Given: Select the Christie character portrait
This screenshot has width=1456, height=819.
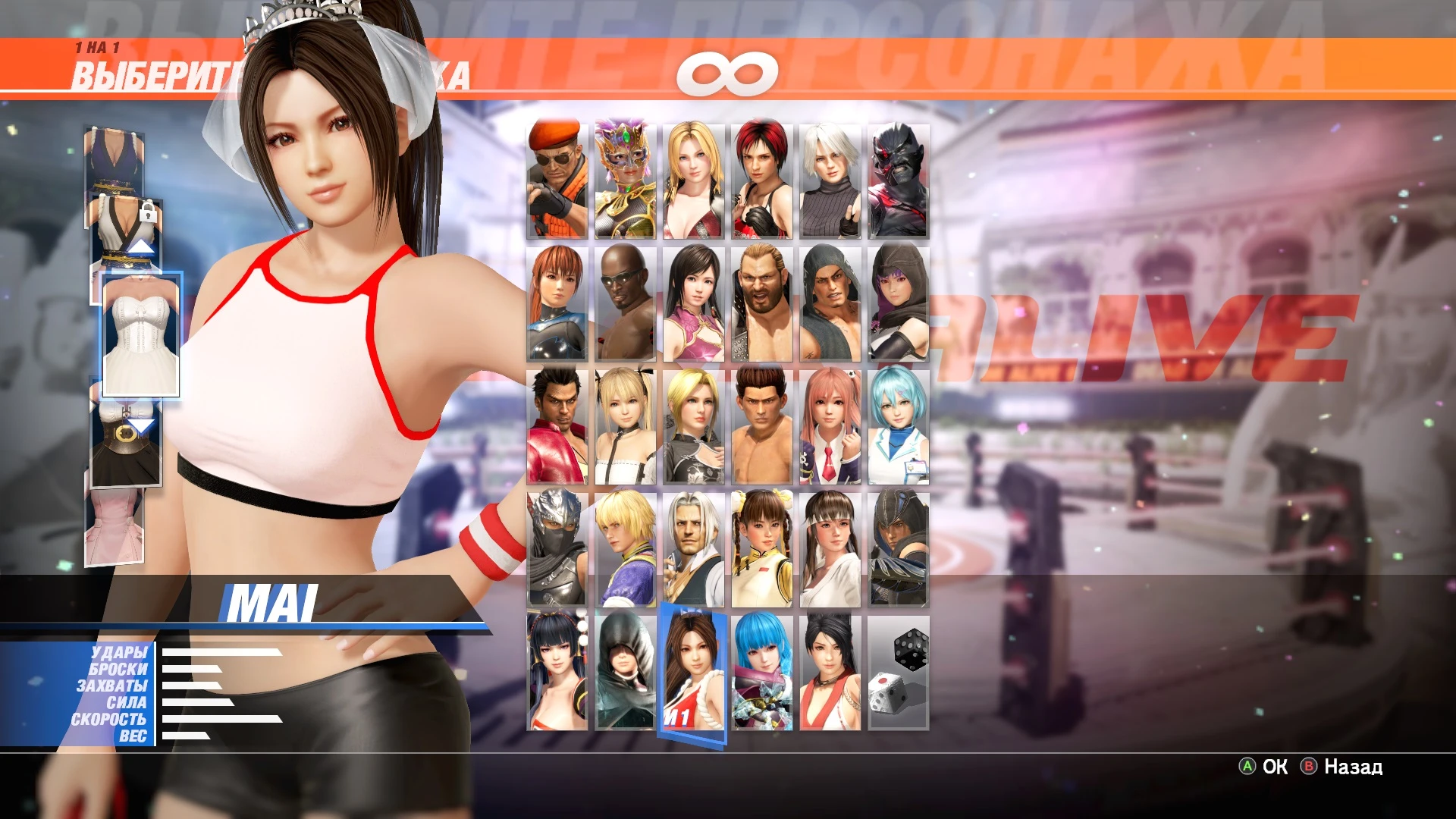Looking at the screenshot, I should 827,180.
